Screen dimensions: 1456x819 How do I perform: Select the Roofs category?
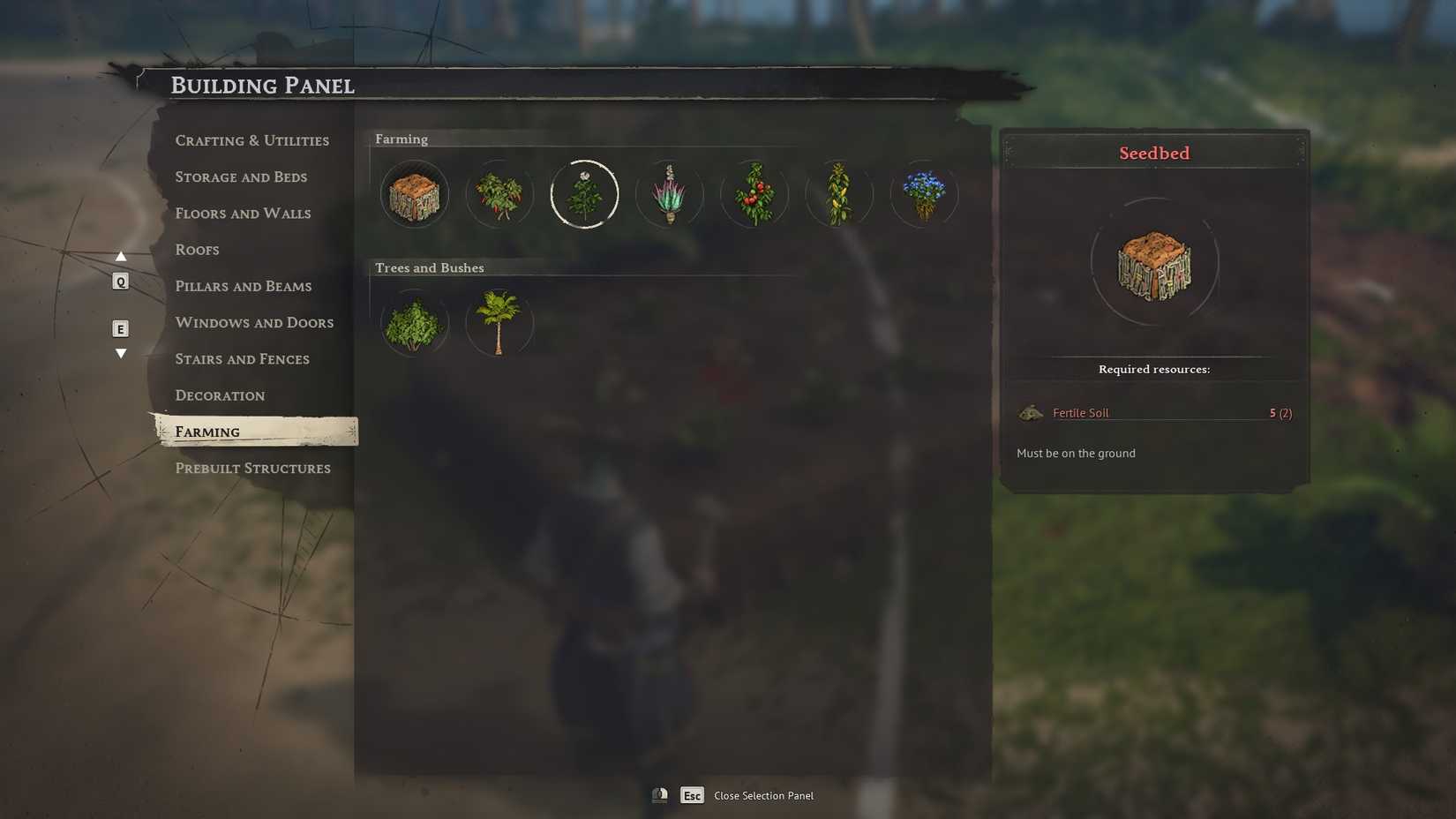197,250
